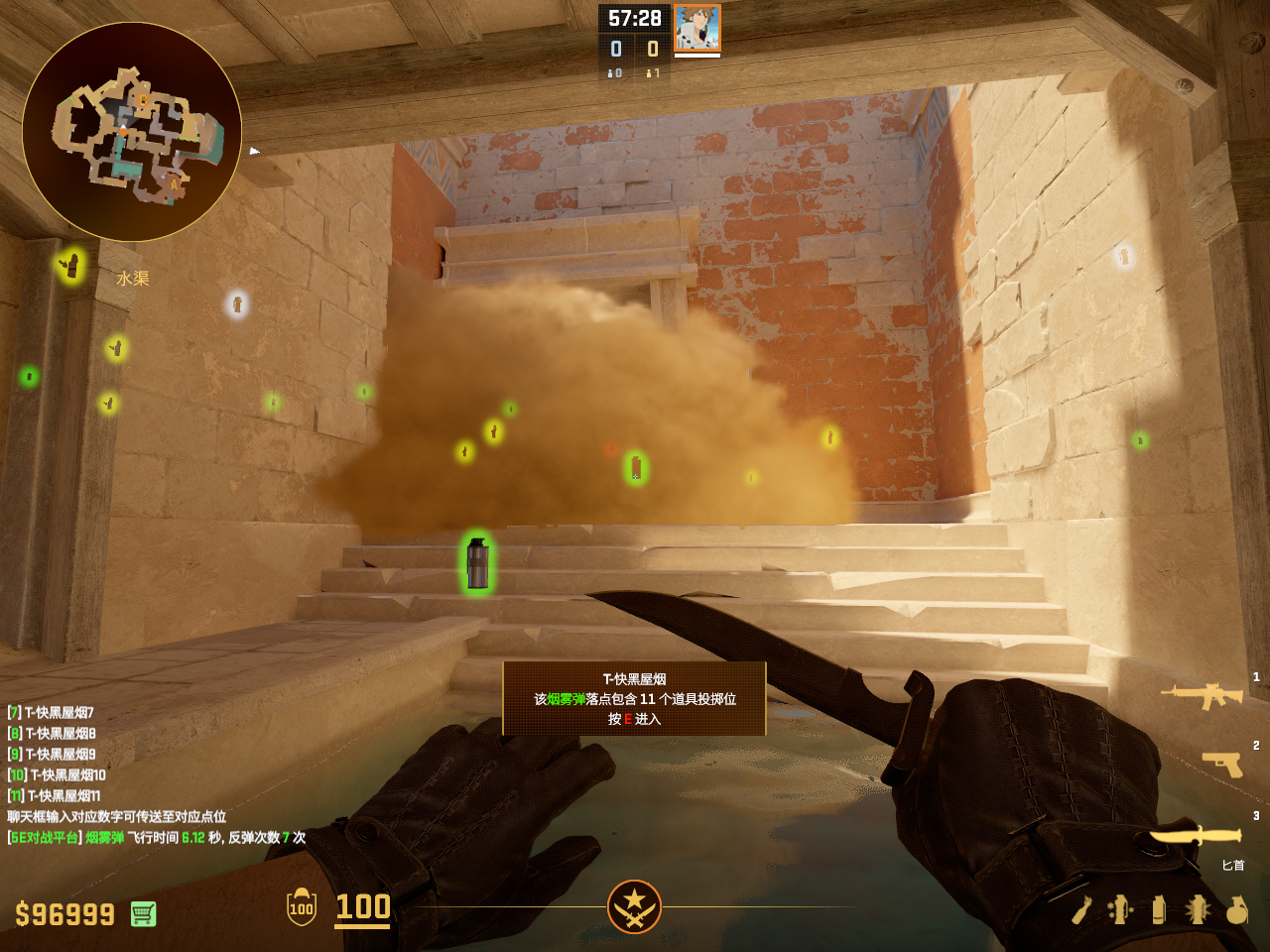Image resolution: width=1270 pixels, height=952 pixels.
Task: Select chat entry [11] T-快黑屋烟11
Action: [x=55, y=795]
